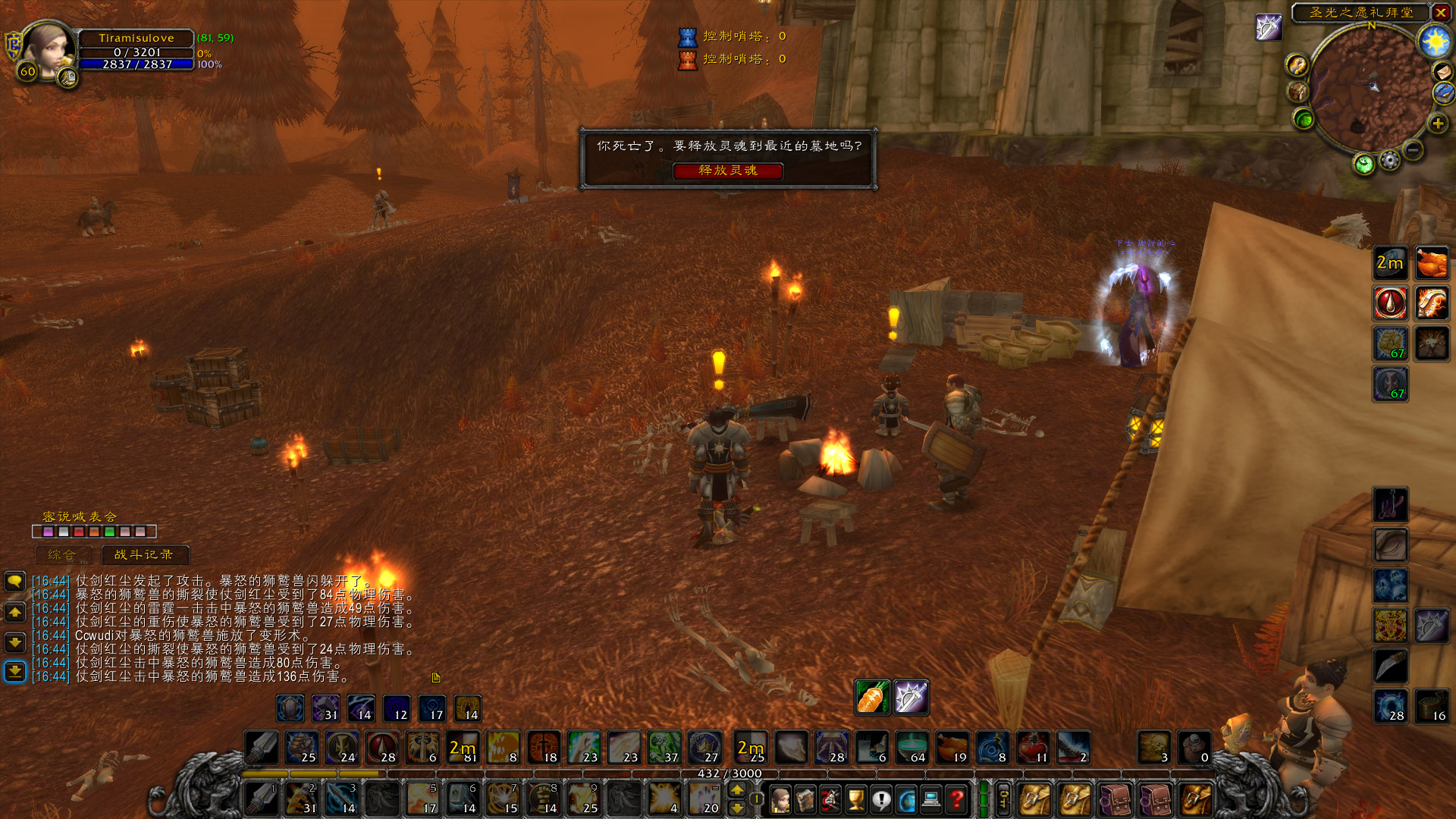Open the main menu computer icon
Screen dimensions: 1456x819
(x=931, y=799)
